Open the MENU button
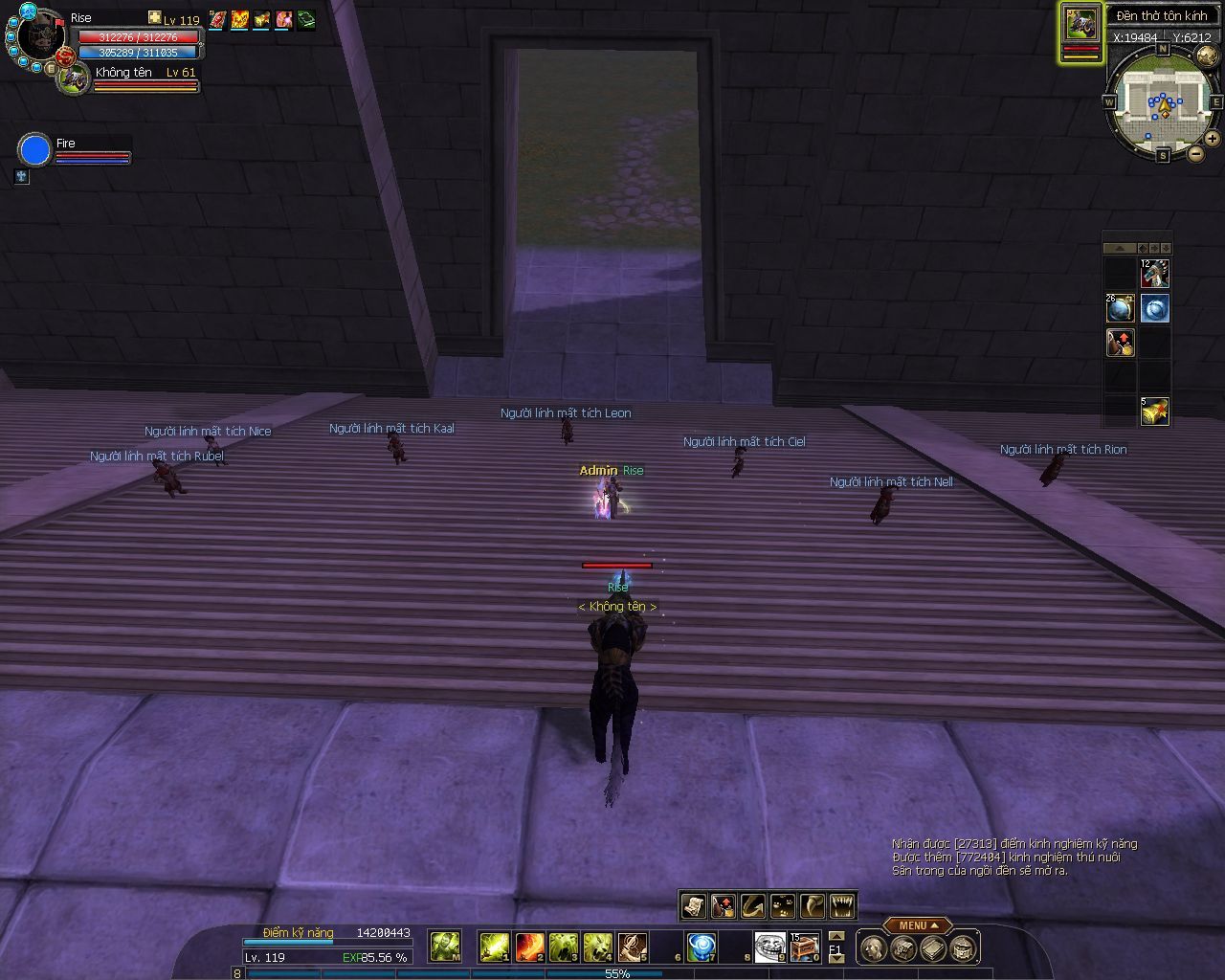1225x980 pixels. 917,925
